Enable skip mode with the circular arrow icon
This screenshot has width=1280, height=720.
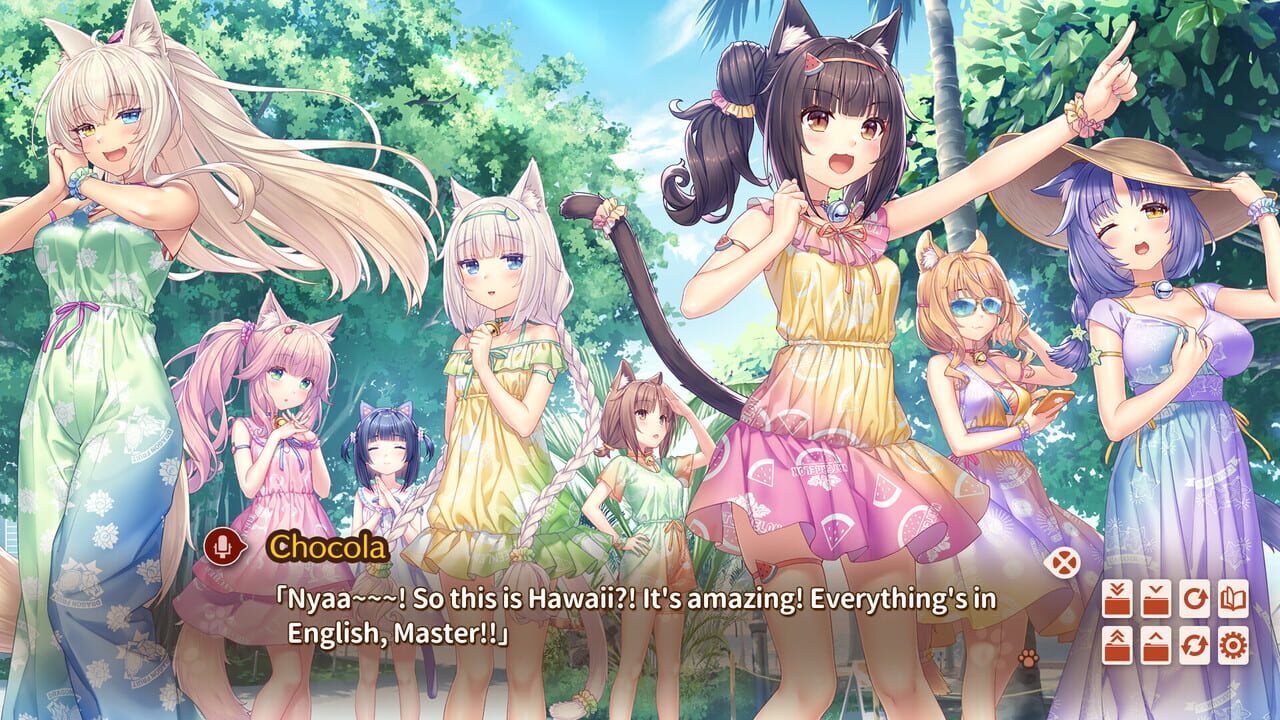click(x=1194, y=598)
